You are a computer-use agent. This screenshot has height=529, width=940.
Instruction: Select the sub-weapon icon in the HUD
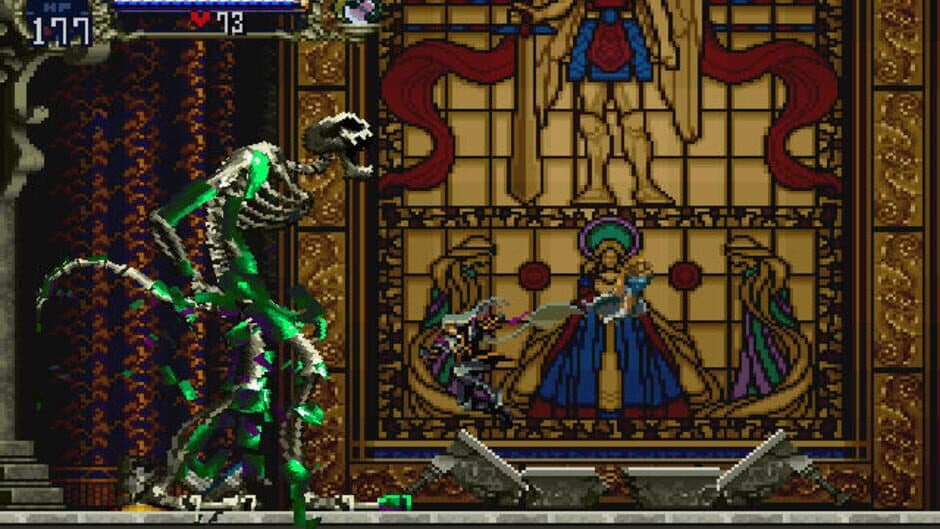357,12
